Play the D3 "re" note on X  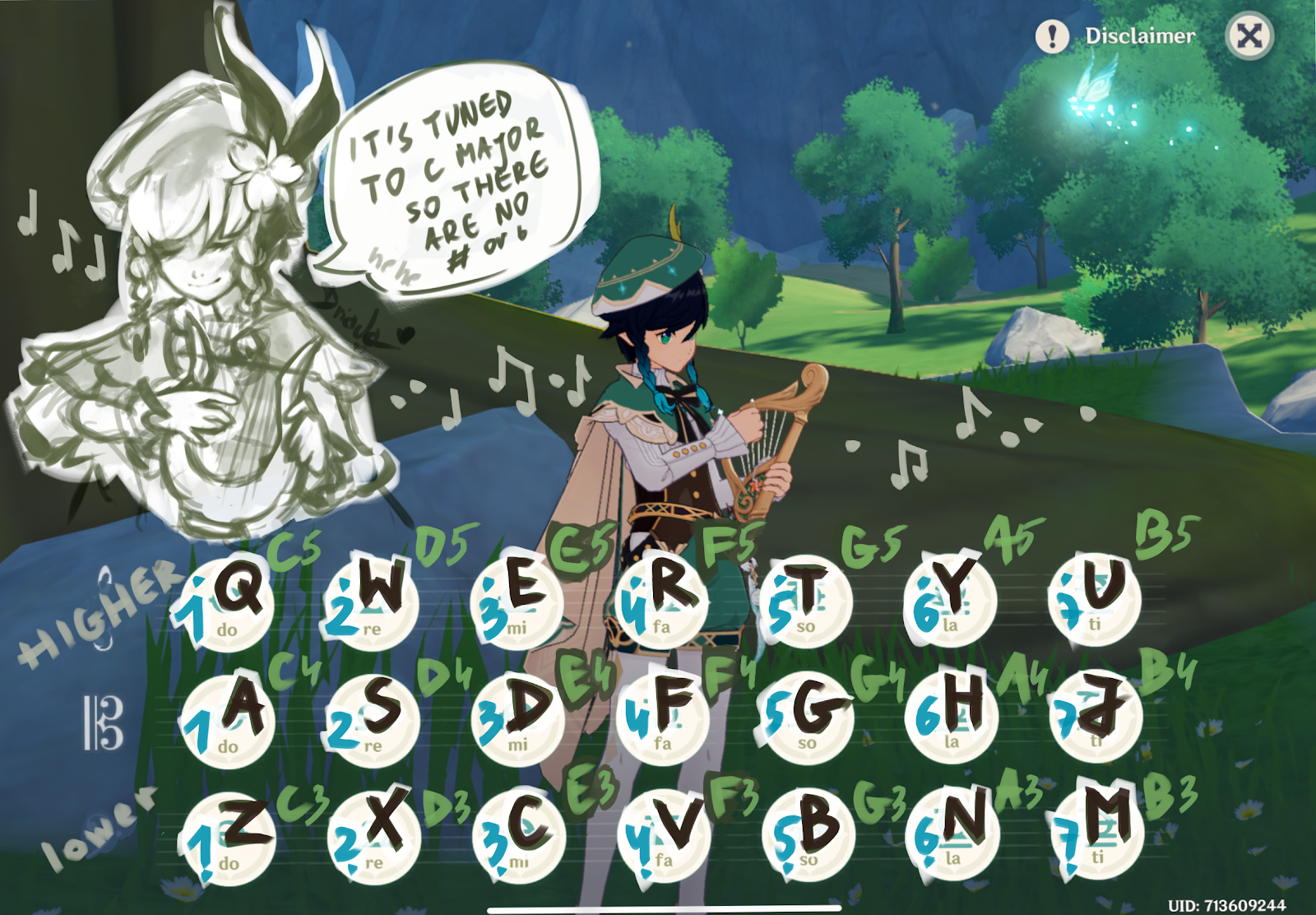point(372,835)
